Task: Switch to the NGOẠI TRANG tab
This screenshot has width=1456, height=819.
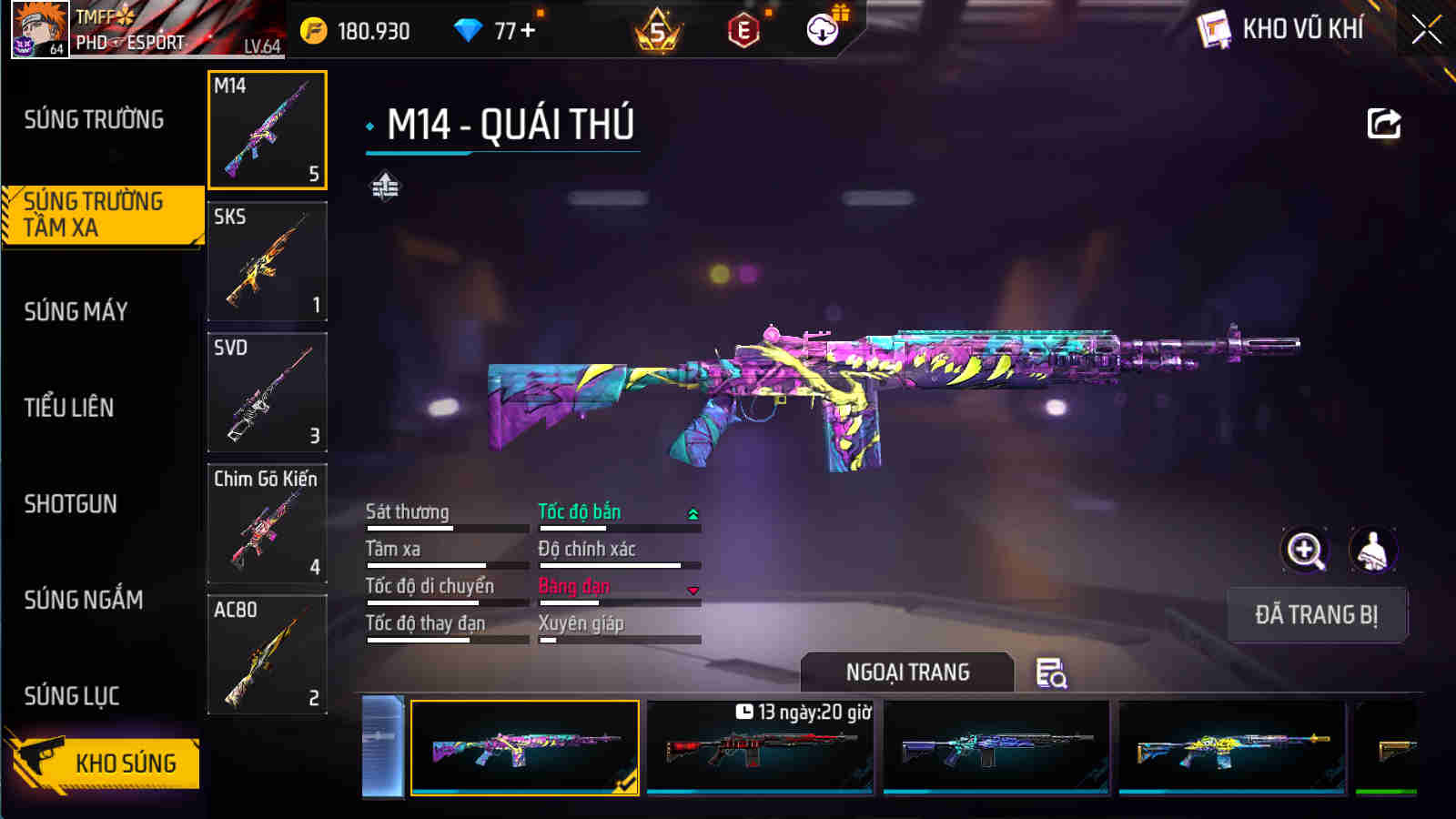Action: point(907,672)
